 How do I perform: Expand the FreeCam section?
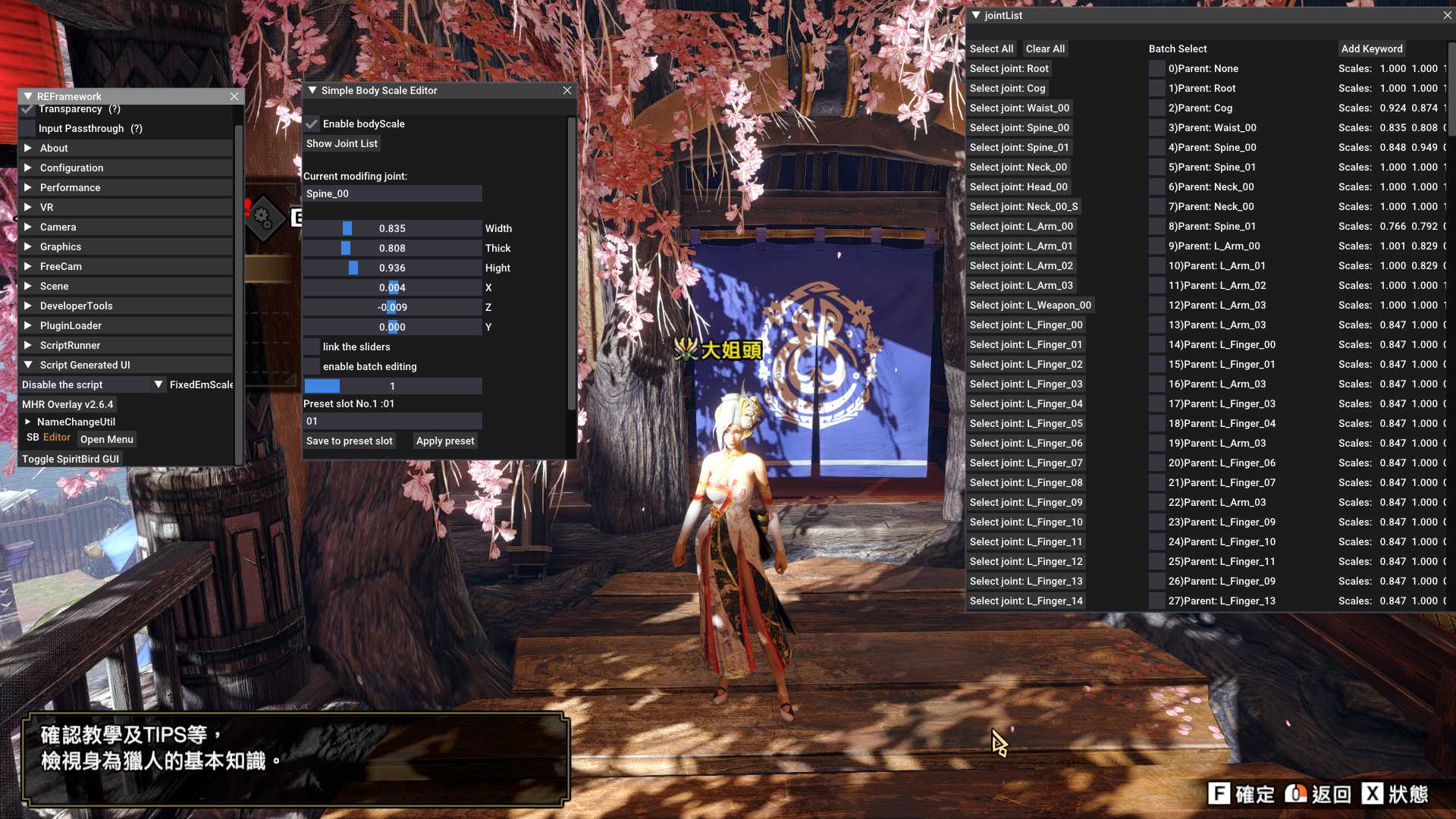(x=61, y=266)
